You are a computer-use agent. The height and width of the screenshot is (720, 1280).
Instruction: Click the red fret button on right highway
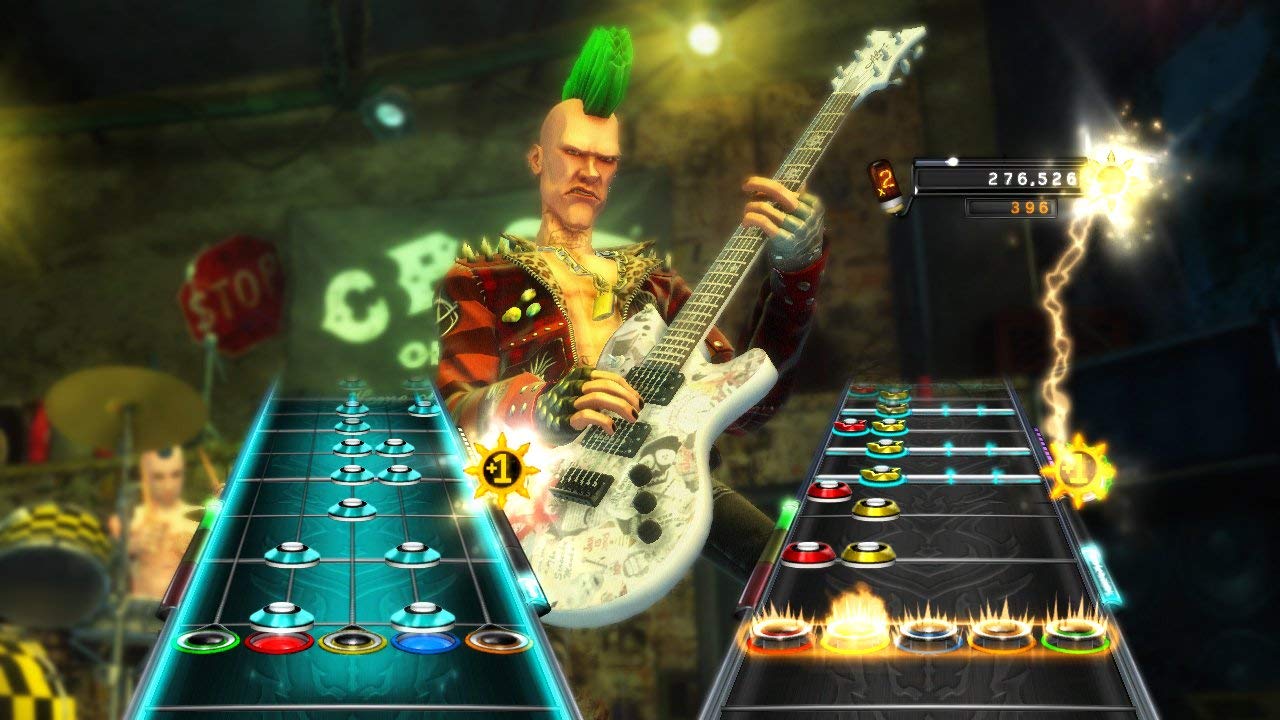[x=780, y=632]
